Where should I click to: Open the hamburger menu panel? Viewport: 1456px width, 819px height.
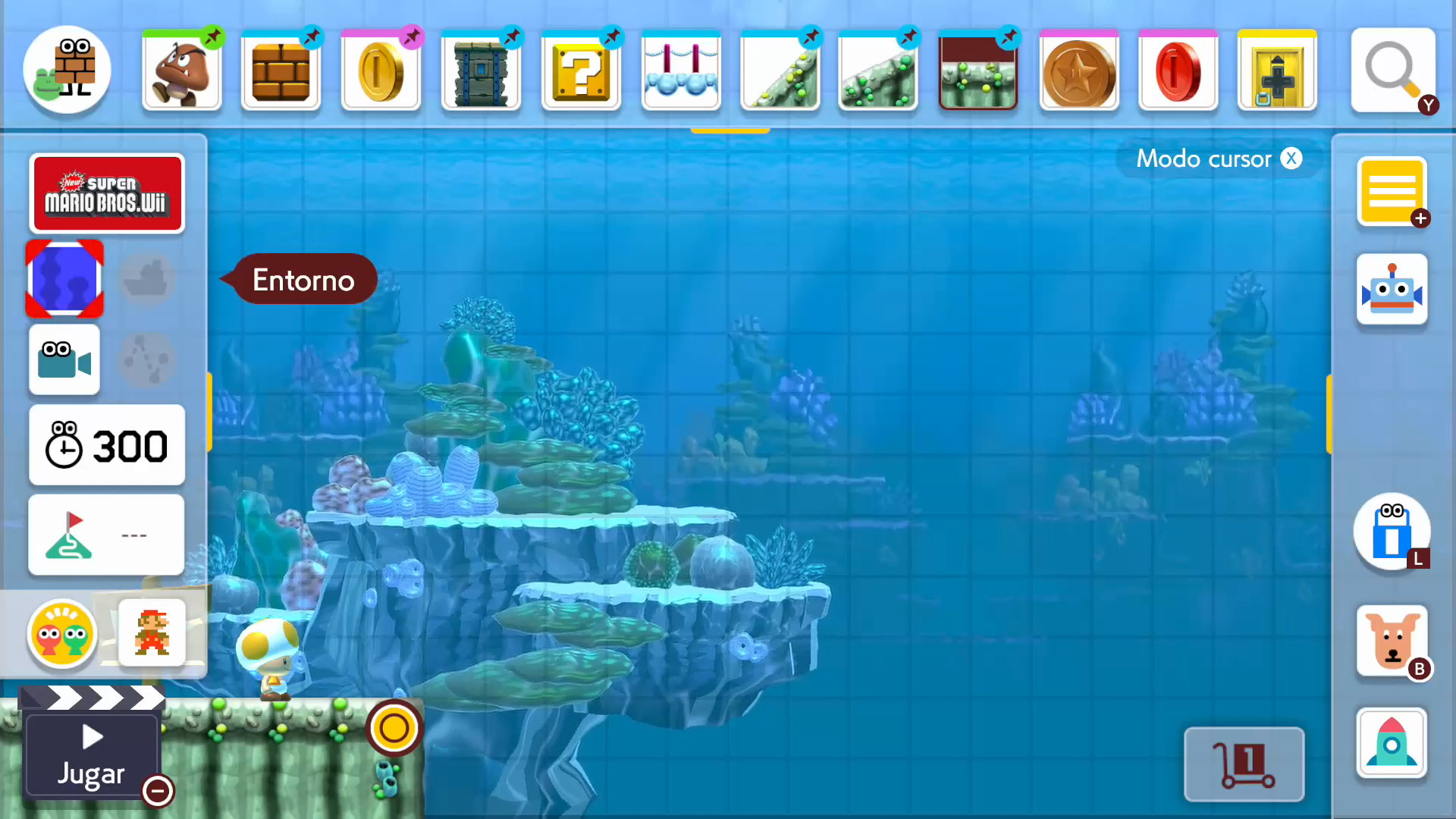(x=1392, y=192)
